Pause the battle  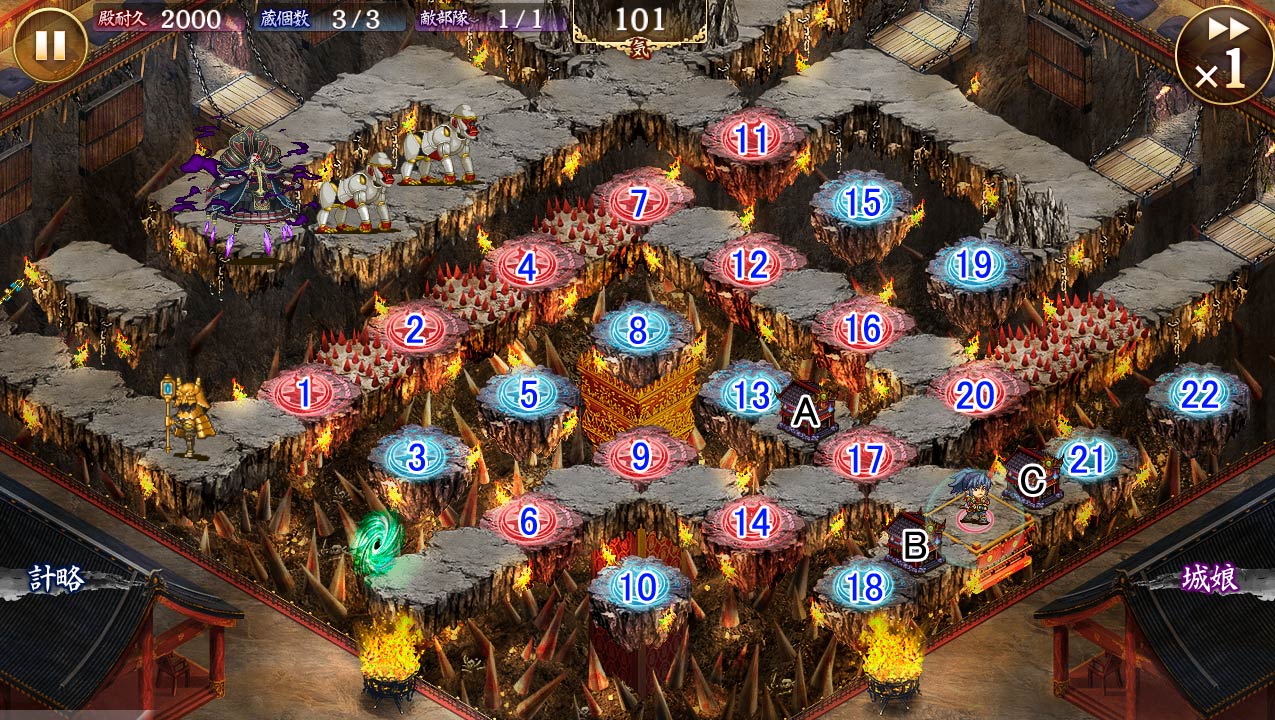(49, 45)
